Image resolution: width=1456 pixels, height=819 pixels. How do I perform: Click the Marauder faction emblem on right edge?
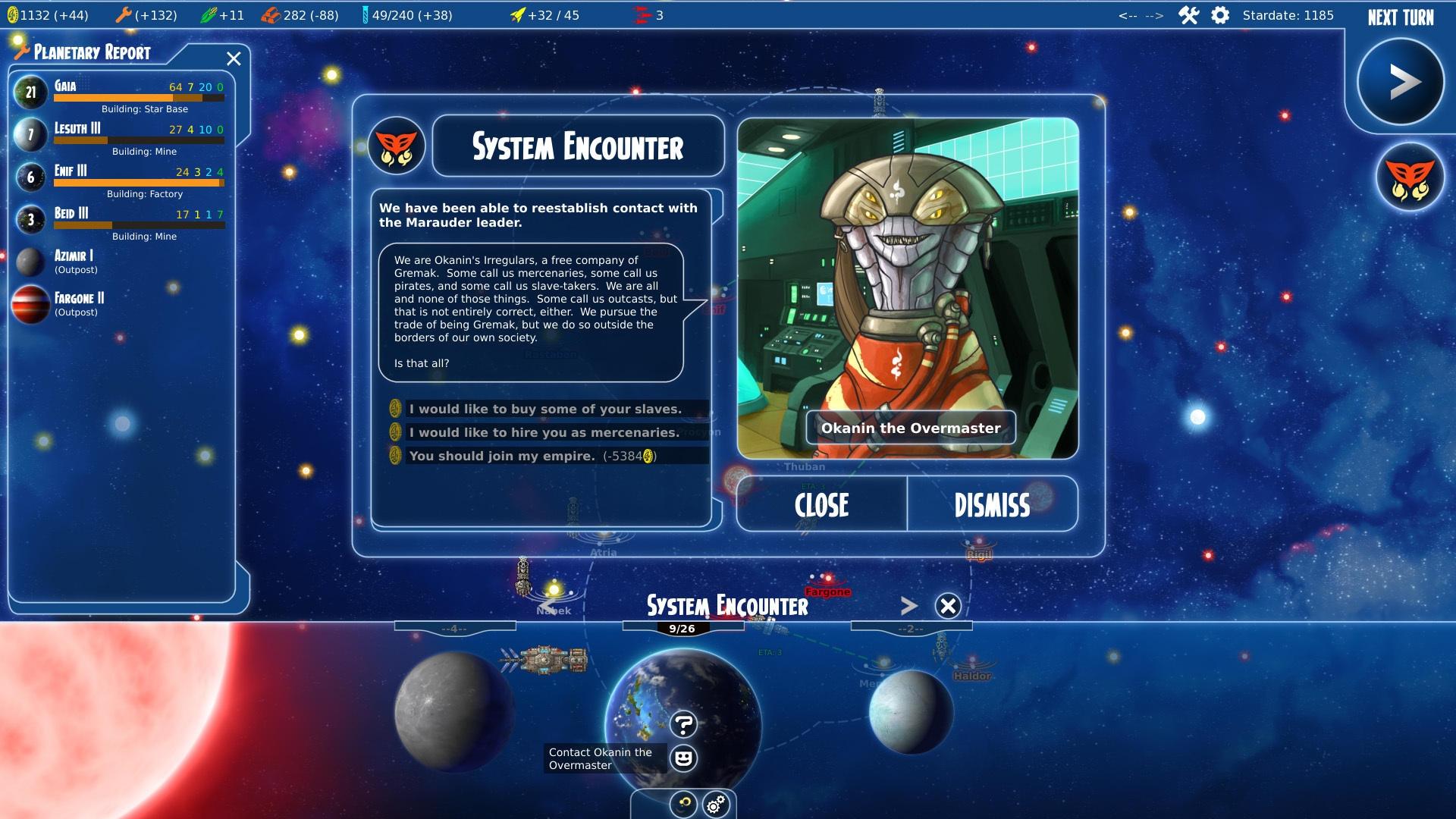pos(1412,176)
